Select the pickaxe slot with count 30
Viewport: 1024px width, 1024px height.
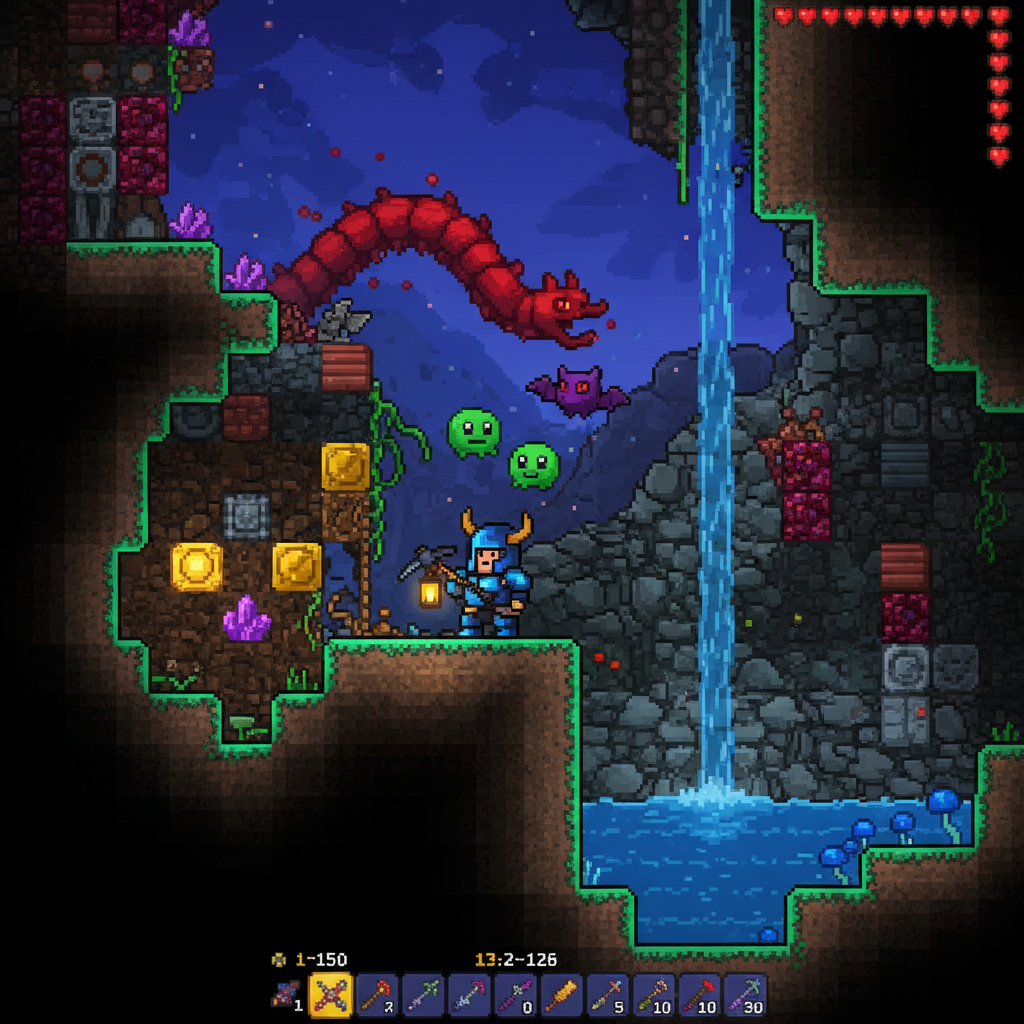click(x=746, y=996)
